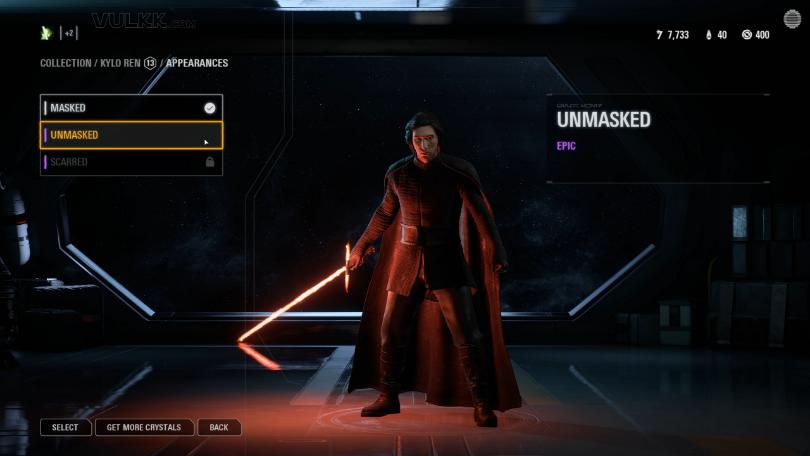Pick the locked Scarred appearance
Image resolution: width=810 pixels, height=456 pixels.
pyautogui.click(x=130, y=162)
